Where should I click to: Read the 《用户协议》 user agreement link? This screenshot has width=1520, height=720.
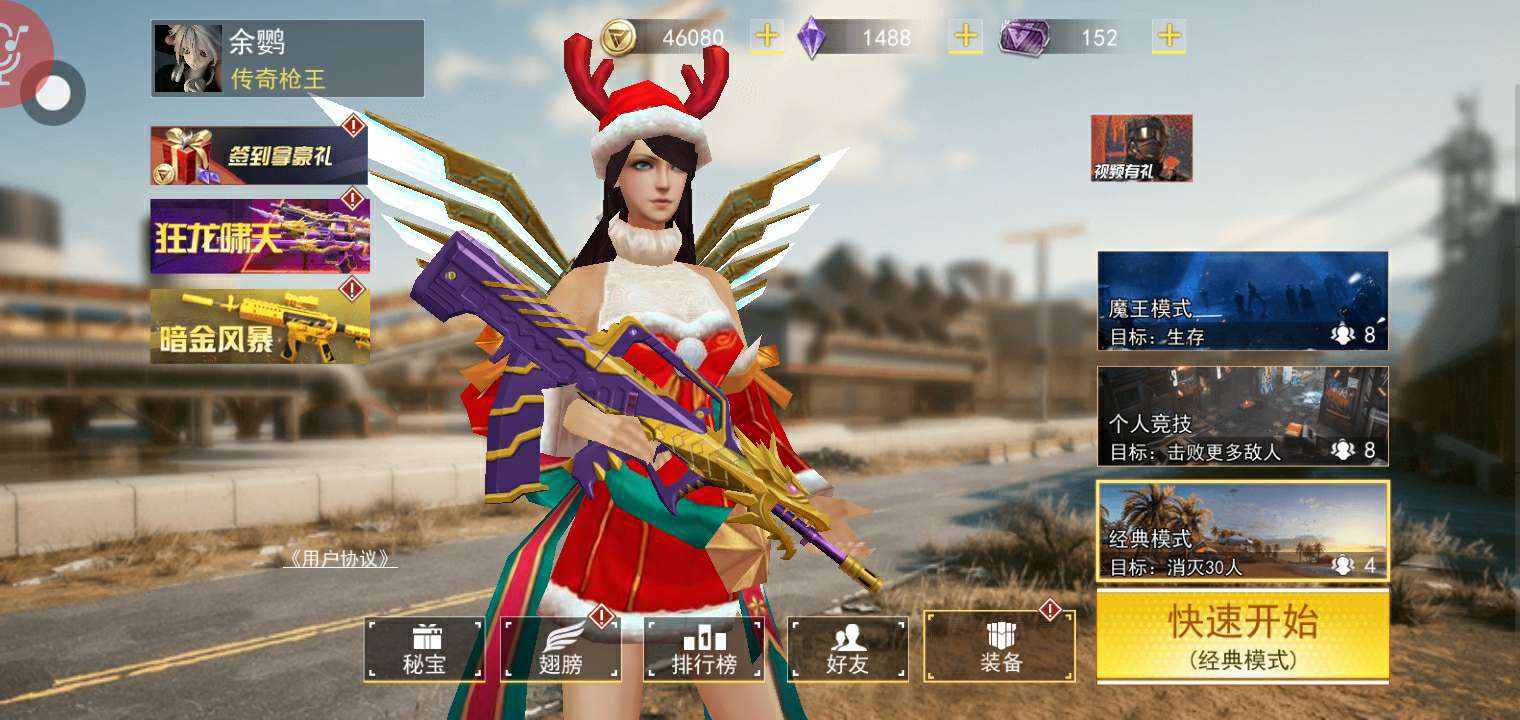point(339,558)
